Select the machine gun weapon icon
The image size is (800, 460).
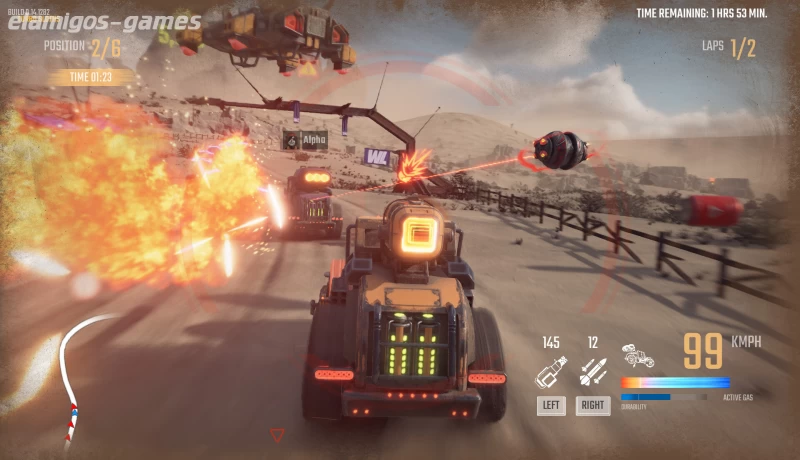coord(550,372)
